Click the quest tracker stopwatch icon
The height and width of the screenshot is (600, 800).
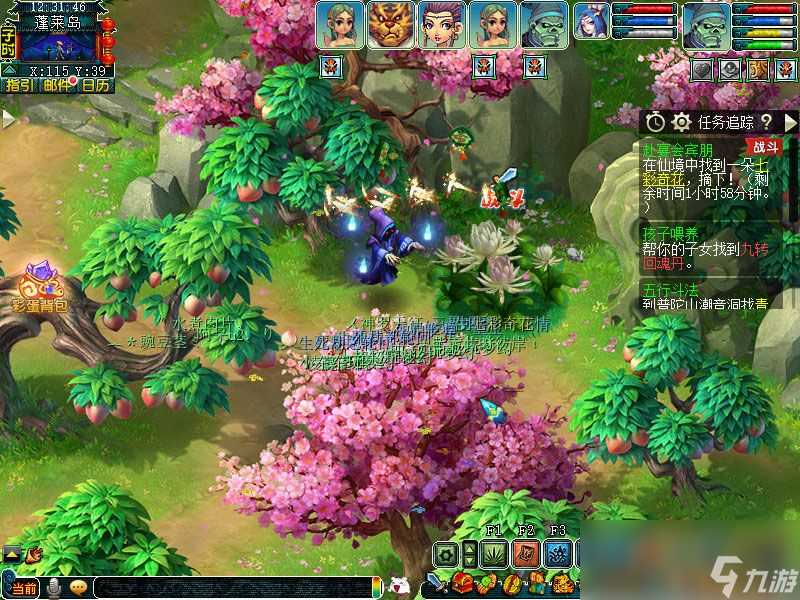point(655,121)
